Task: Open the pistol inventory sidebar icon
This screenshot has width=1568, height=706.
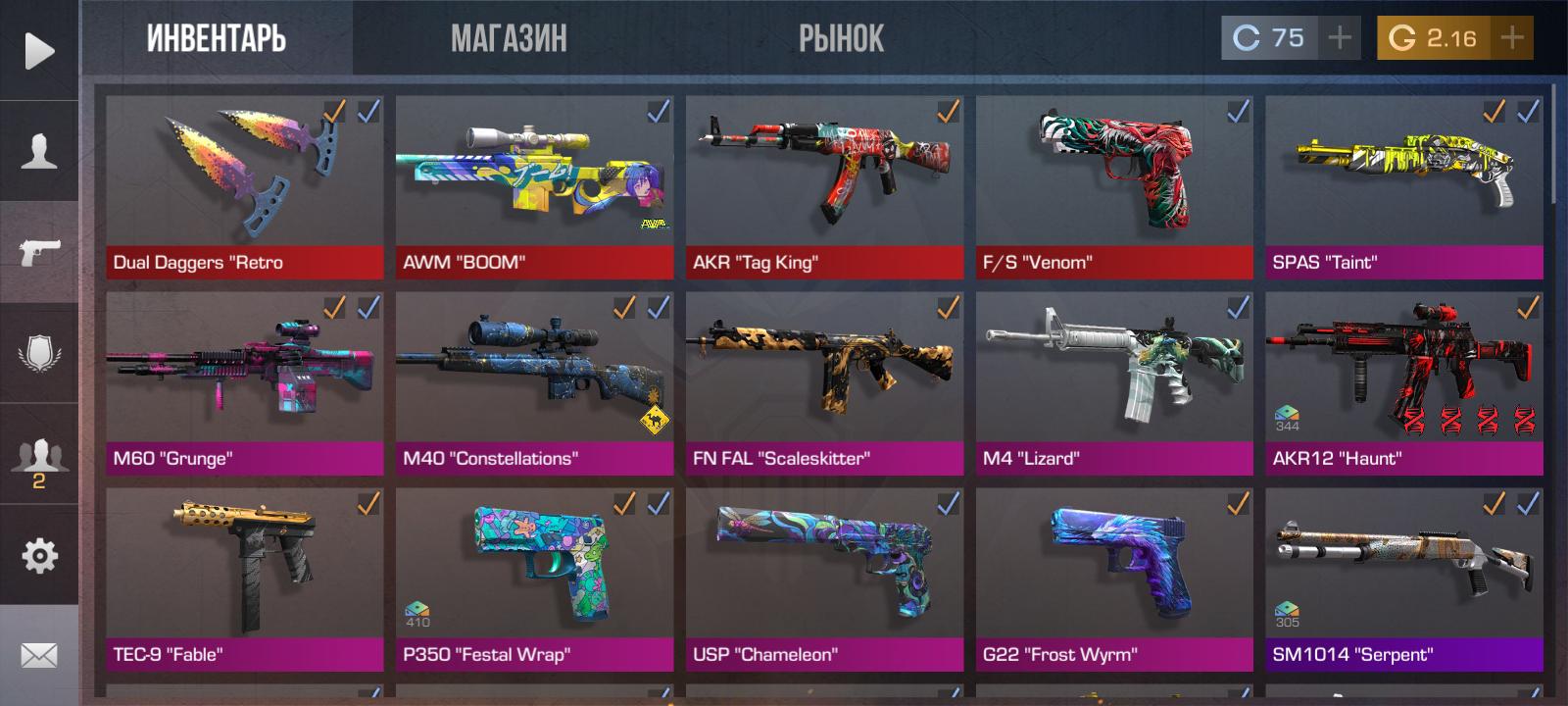Action: pyautogui.click(x=39, y=252)
